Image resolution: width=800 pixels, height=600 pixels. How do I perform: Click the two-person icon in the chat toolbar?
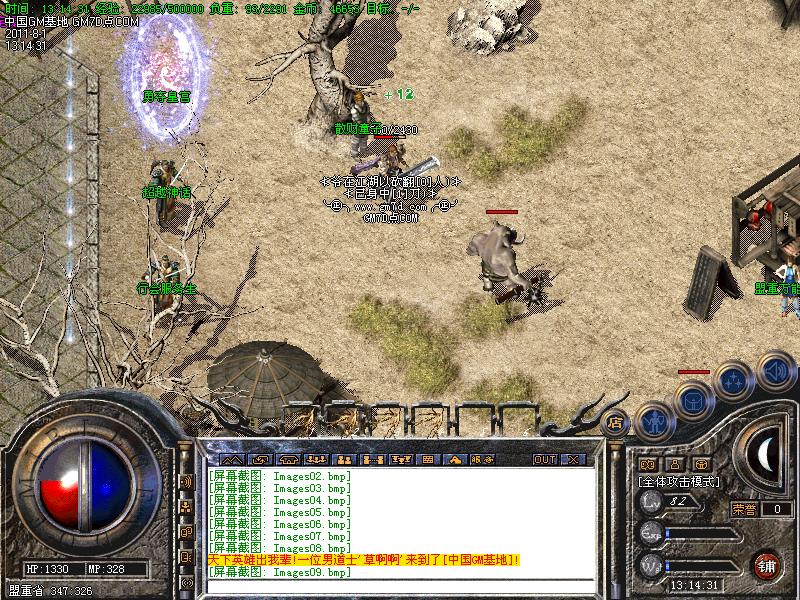coord(346,459)
